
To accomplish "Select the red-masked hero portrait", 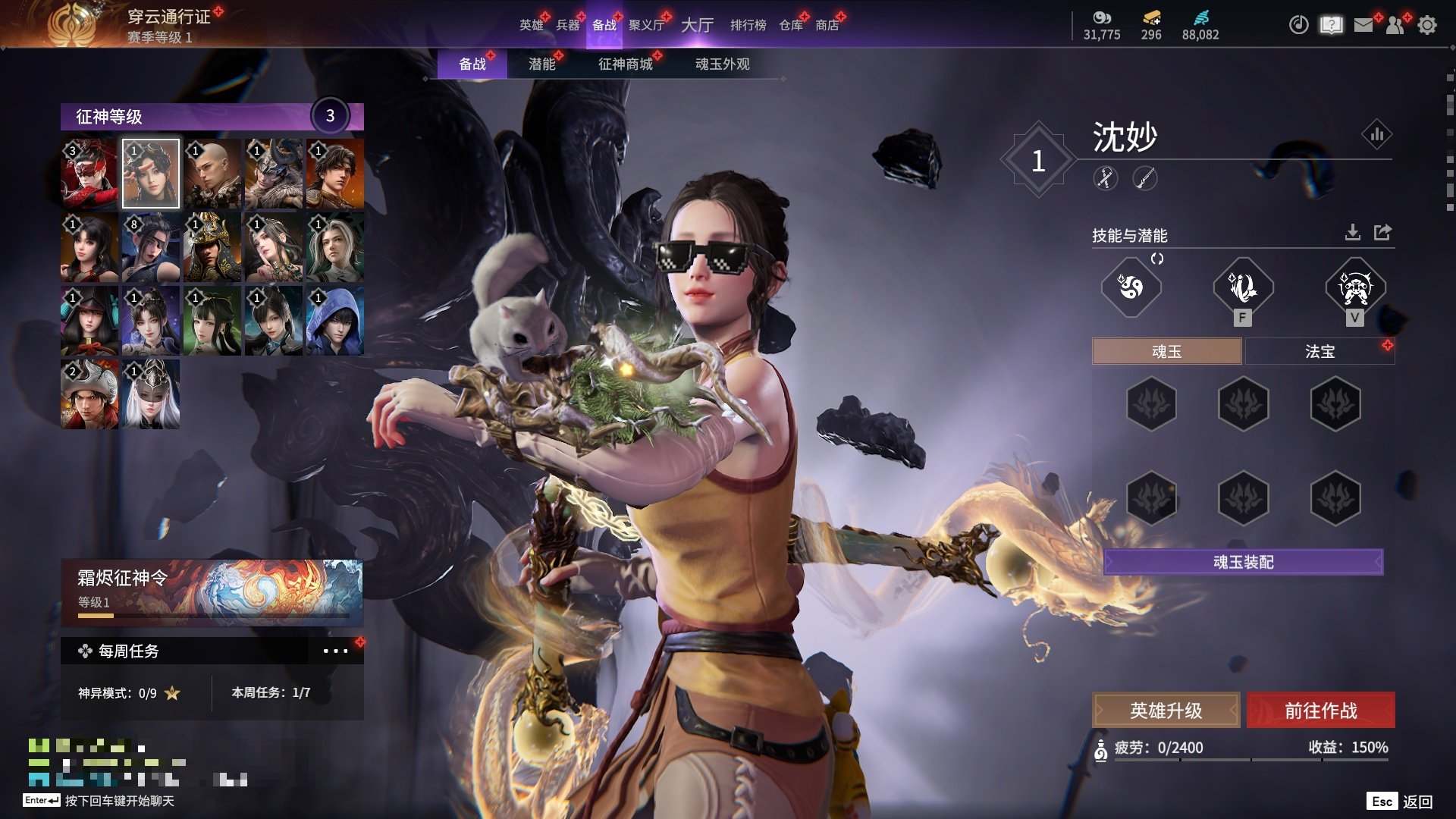I will (x=89, y=174).
